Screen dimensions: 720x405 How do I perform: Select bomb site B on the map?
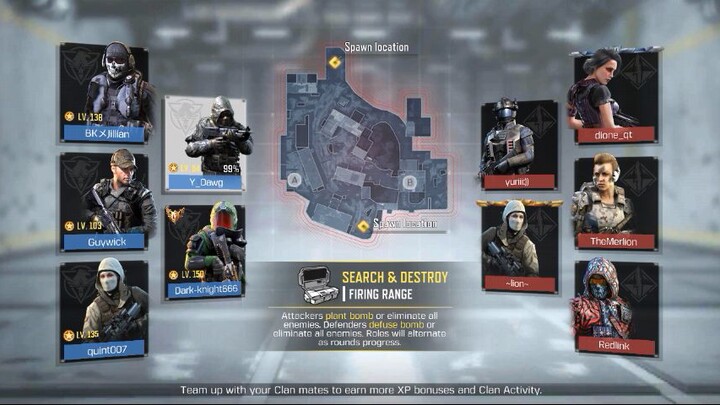[x=408, y=182]
